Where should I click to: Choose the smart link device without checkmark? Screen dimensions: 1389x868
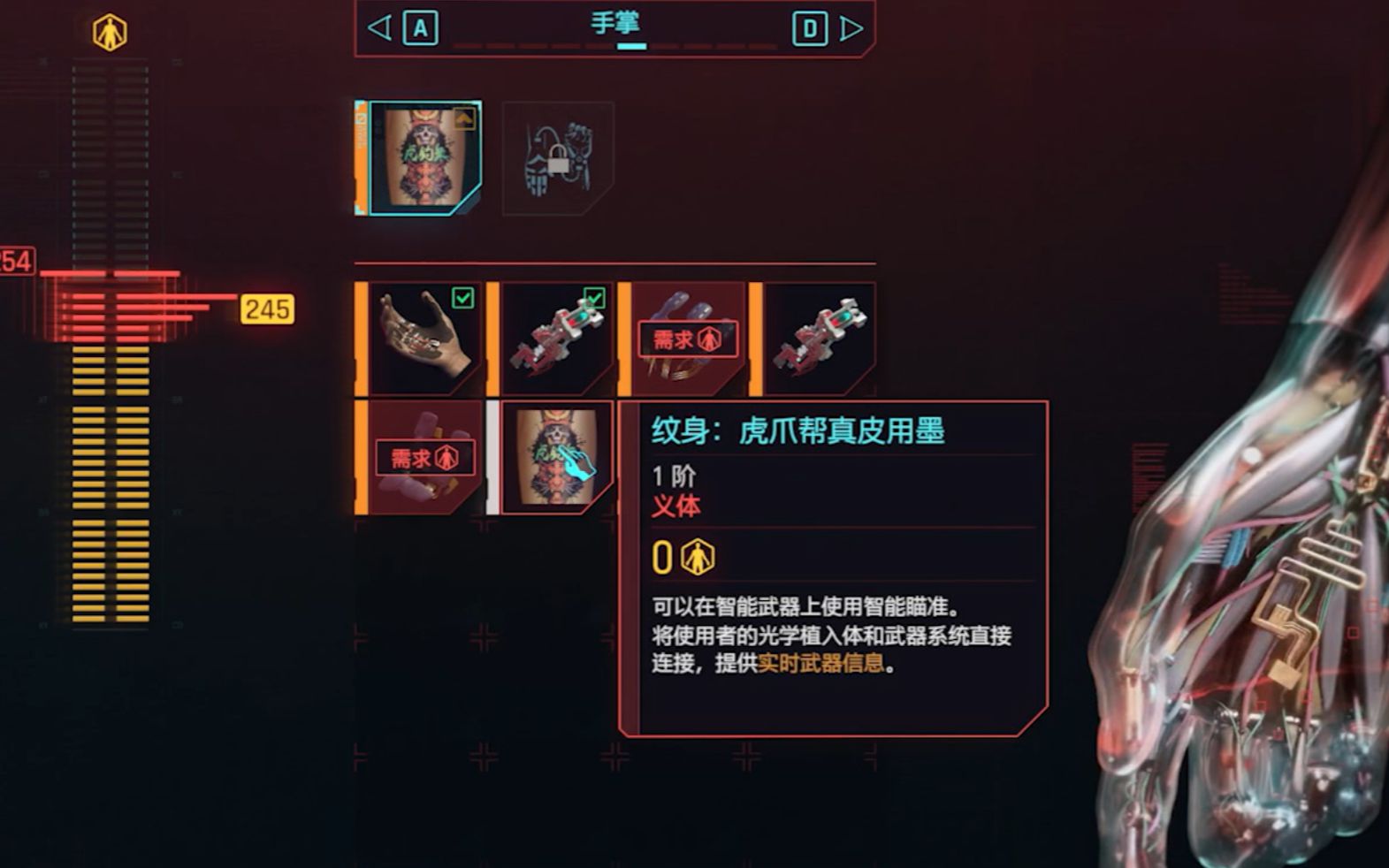click(x=818, y=339)
